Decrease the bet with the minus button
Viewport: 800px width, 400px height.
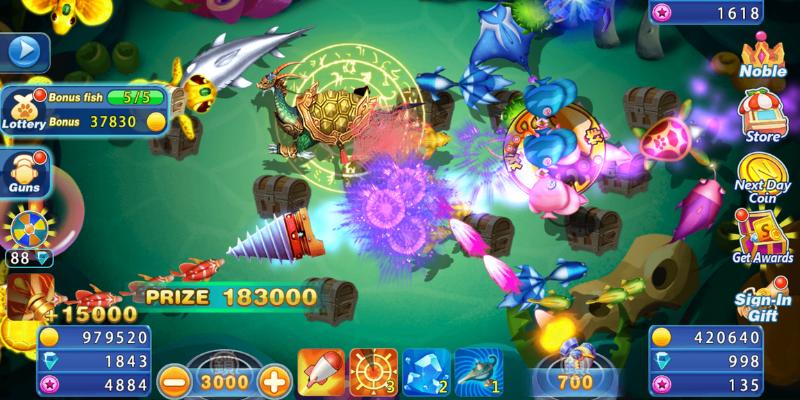(175, 380)
